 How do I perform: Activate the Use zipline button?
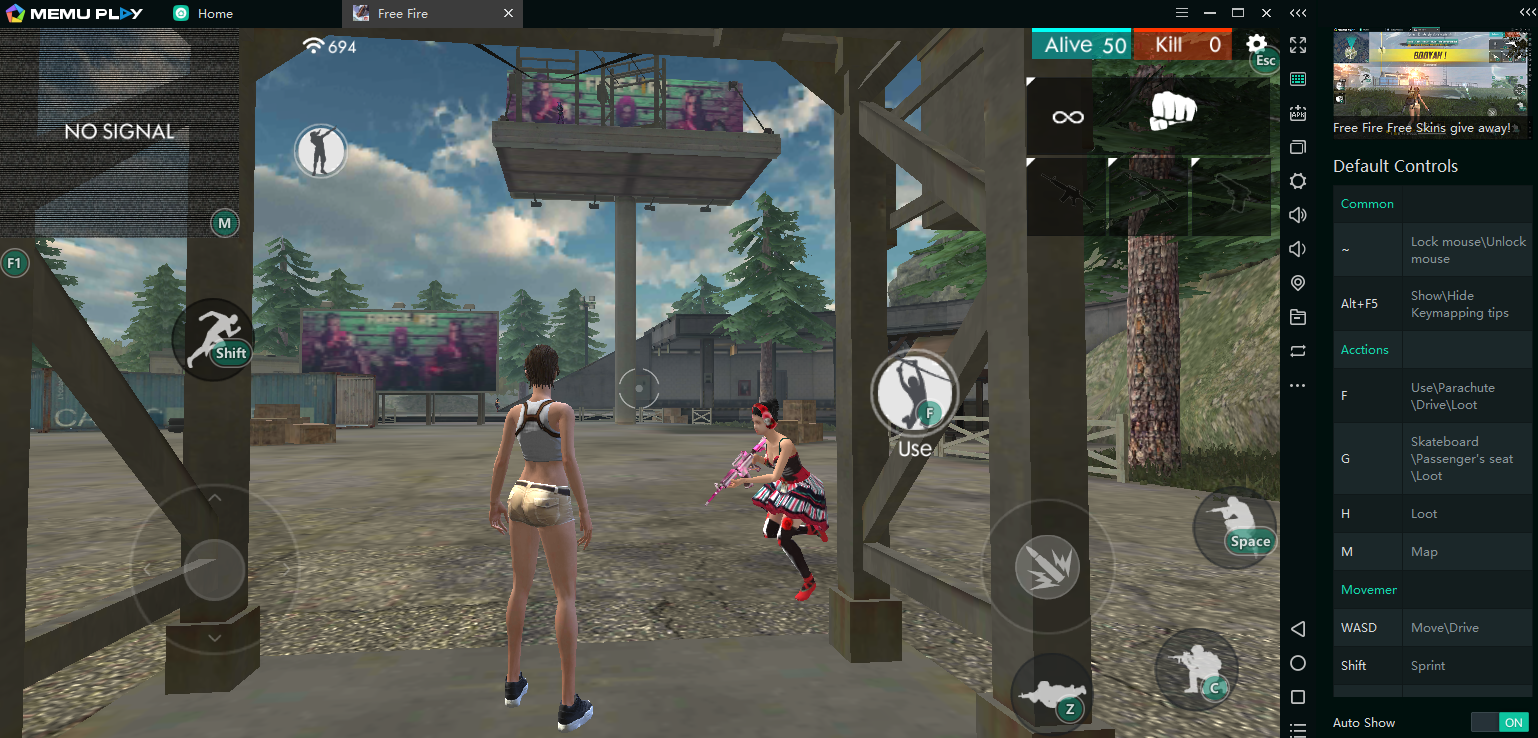(x=914, y=394)
